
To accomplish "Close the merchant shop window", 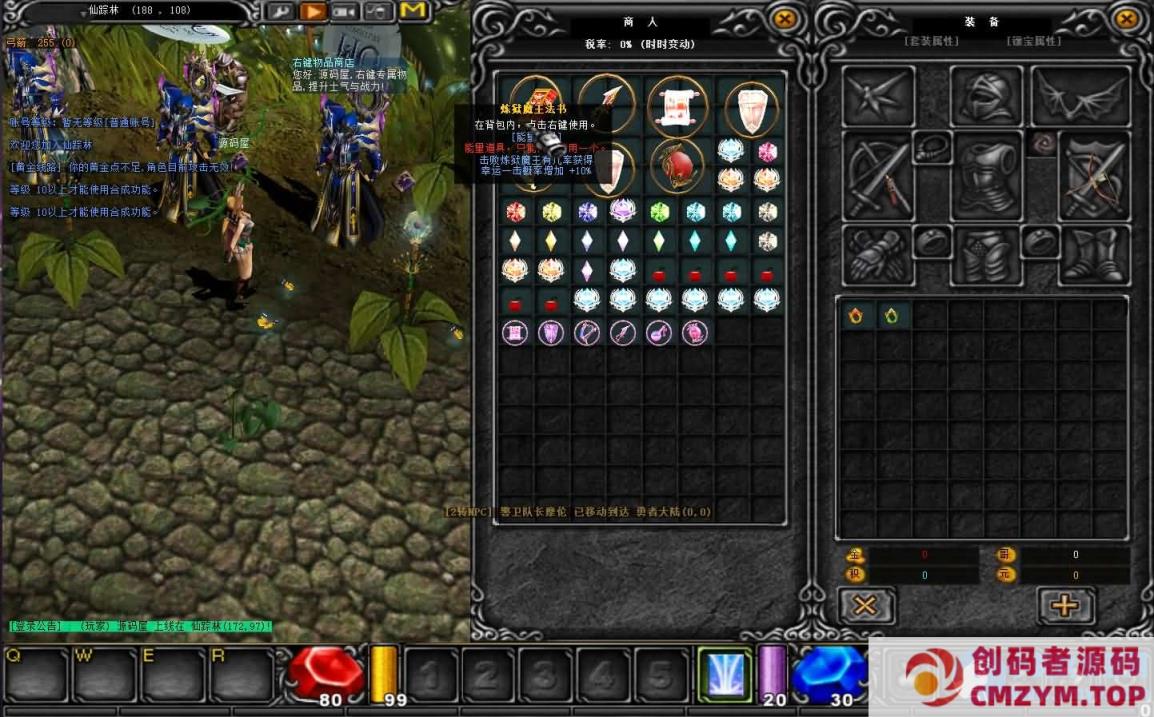I will point(786,18).
